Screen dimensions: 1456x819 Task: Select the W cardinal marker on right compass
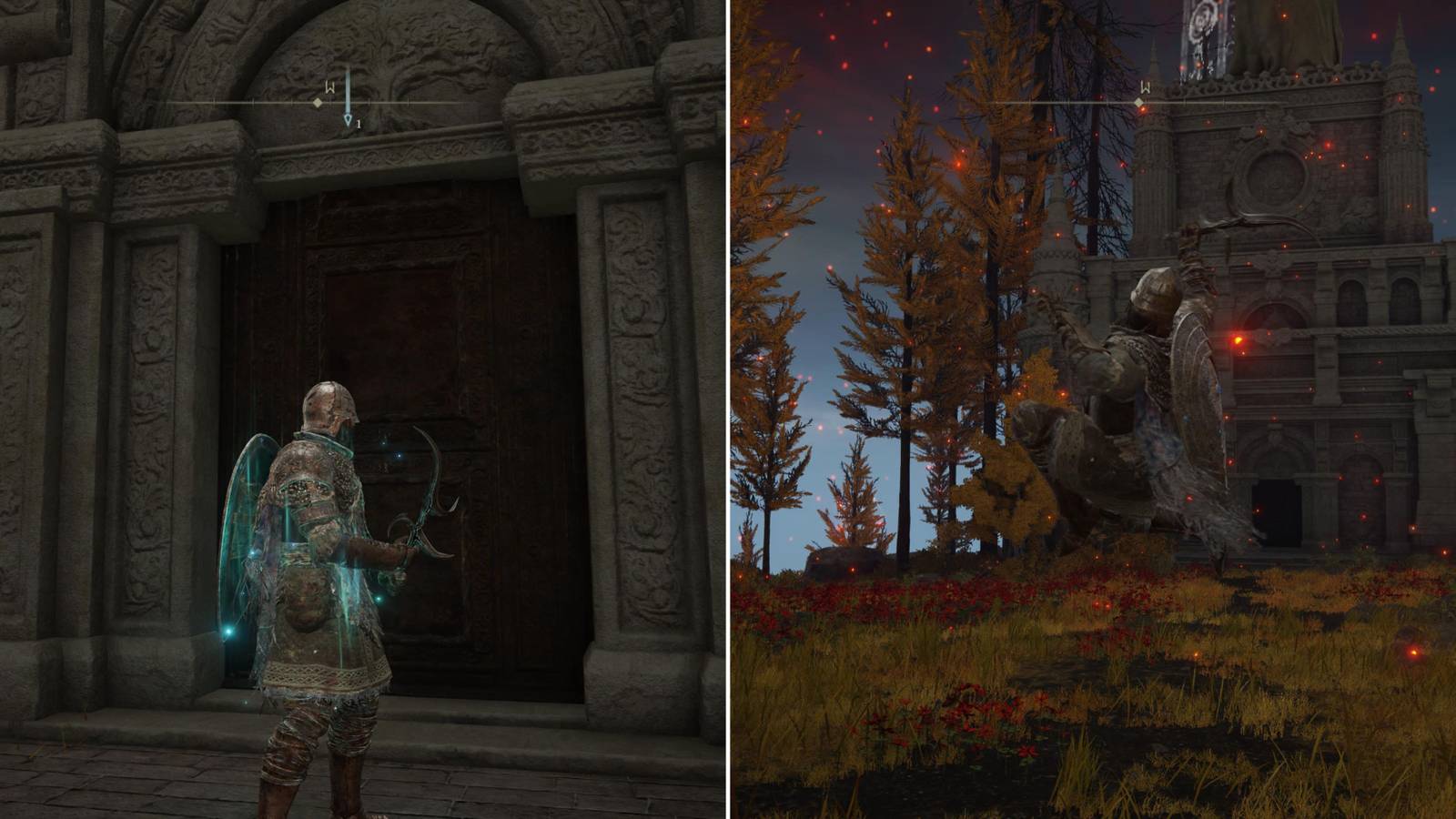[x=1146, y=87]
